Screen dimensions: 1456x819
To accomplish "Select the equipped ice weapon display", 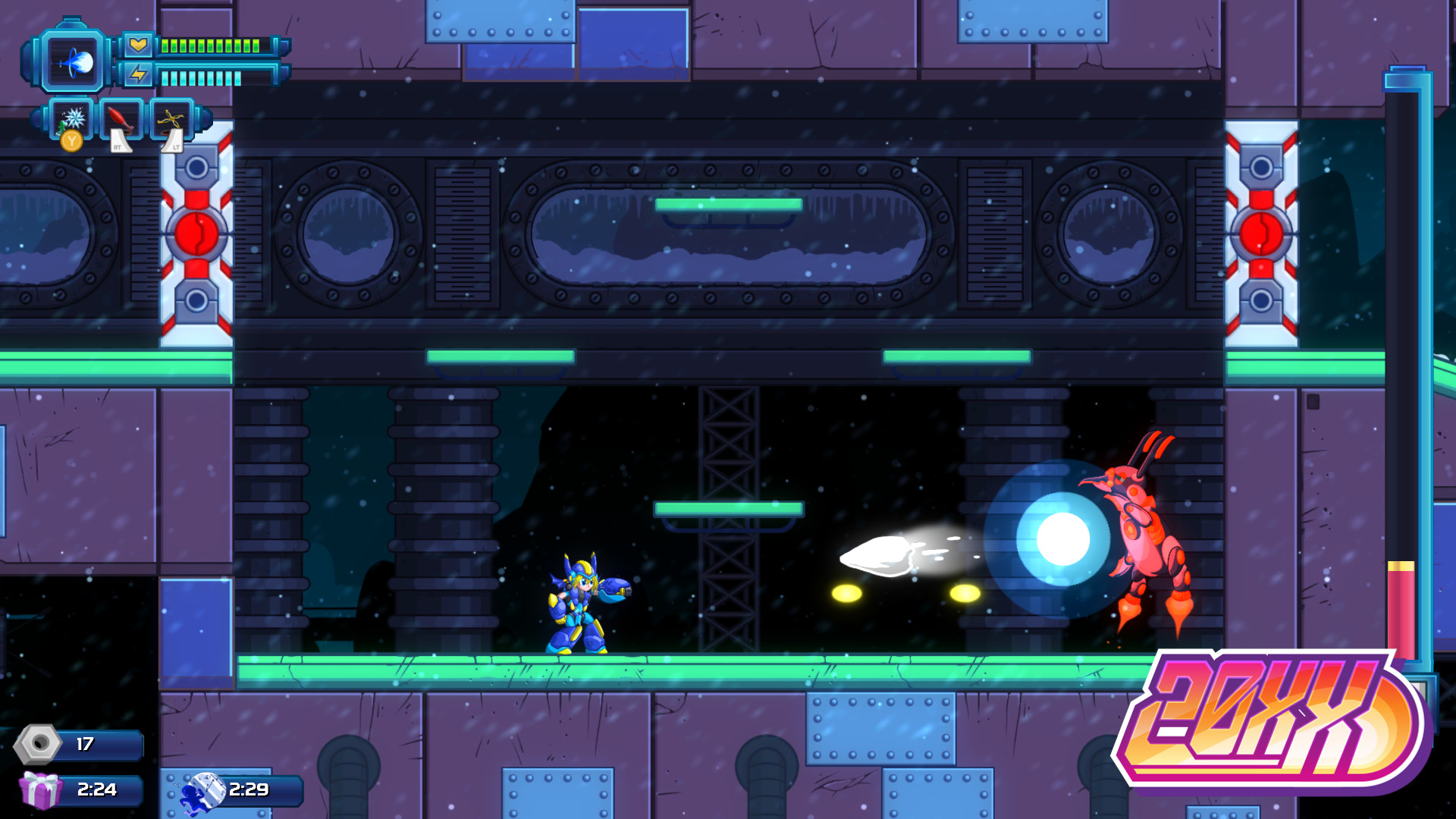I will click(72, 61).
